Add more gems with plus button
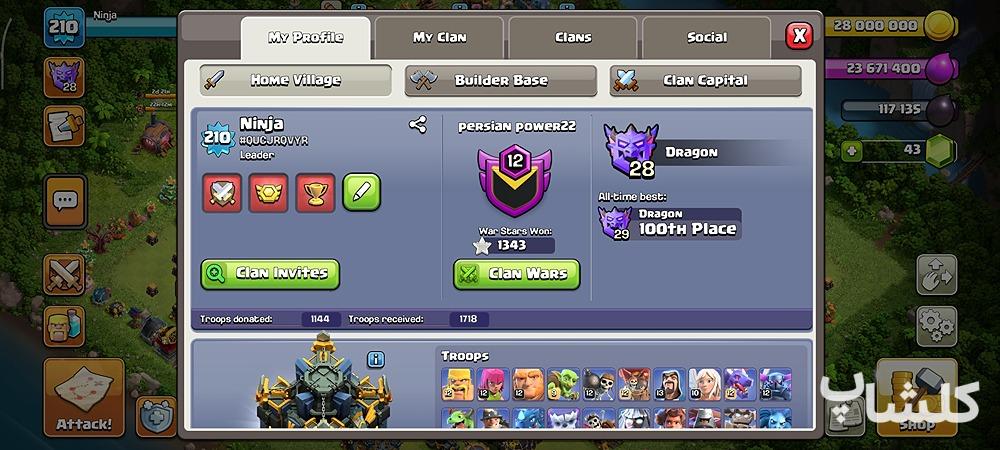This screenshot has width=1000, height=450. pyautogui.click(x=851, y=150)
